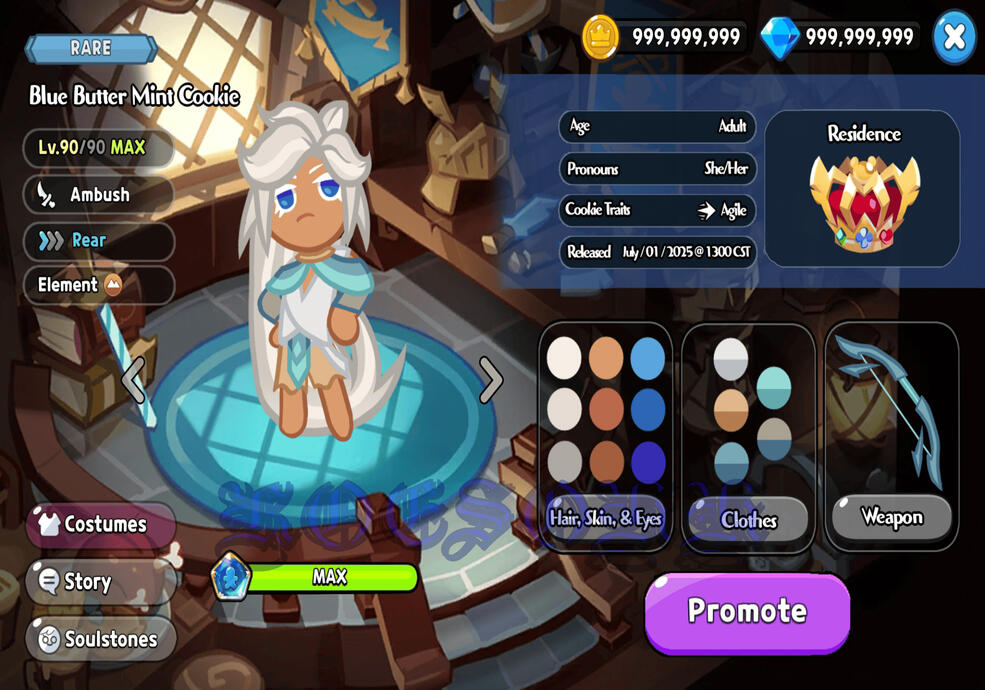Click the Cookie Traits Agile row
This screenshot has height=690, width=985.
click(657, 210)
